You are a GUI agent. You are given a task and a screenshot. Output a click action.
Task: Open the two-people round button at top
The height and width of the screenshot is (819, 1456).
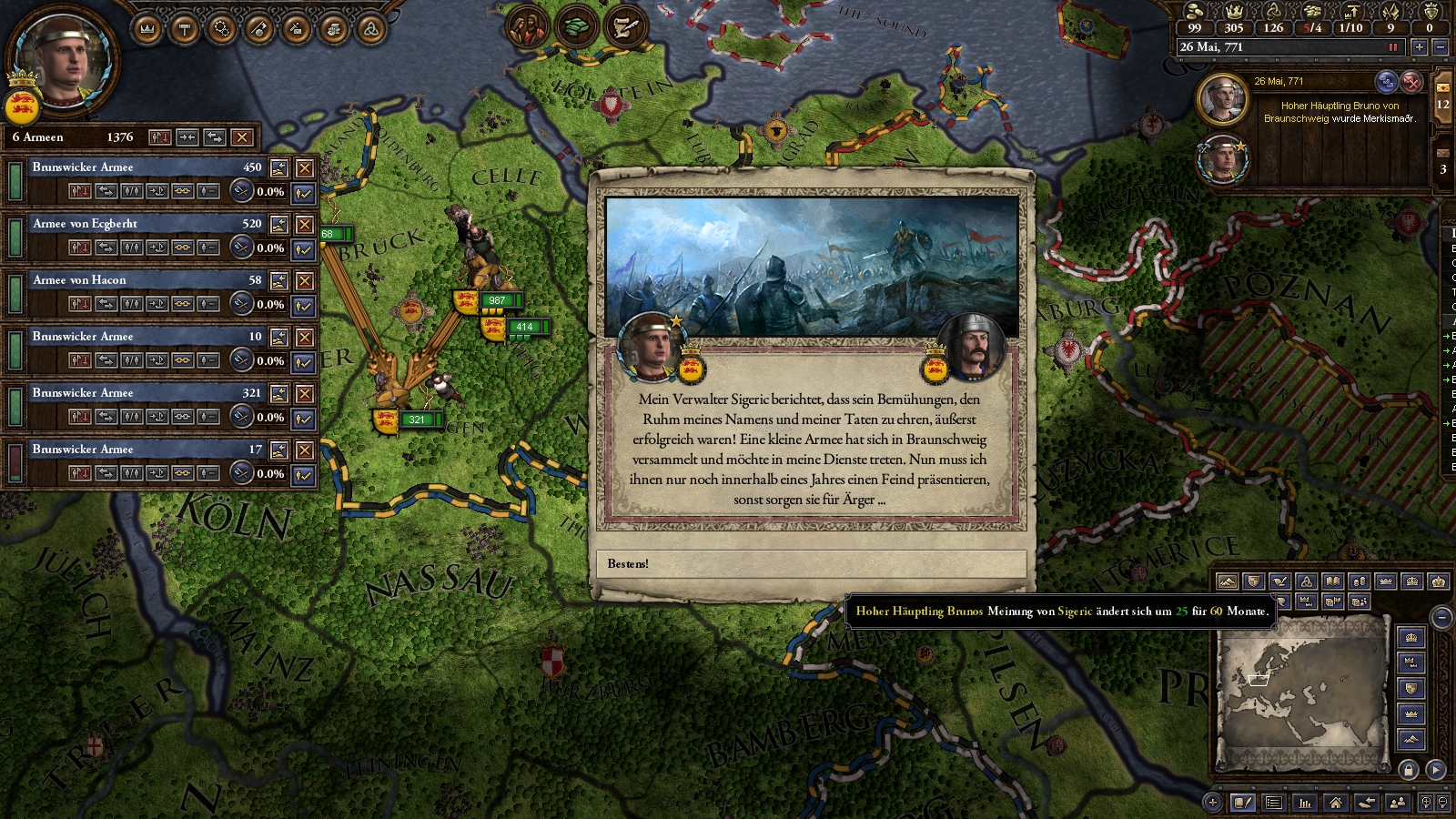coord(526,28)
